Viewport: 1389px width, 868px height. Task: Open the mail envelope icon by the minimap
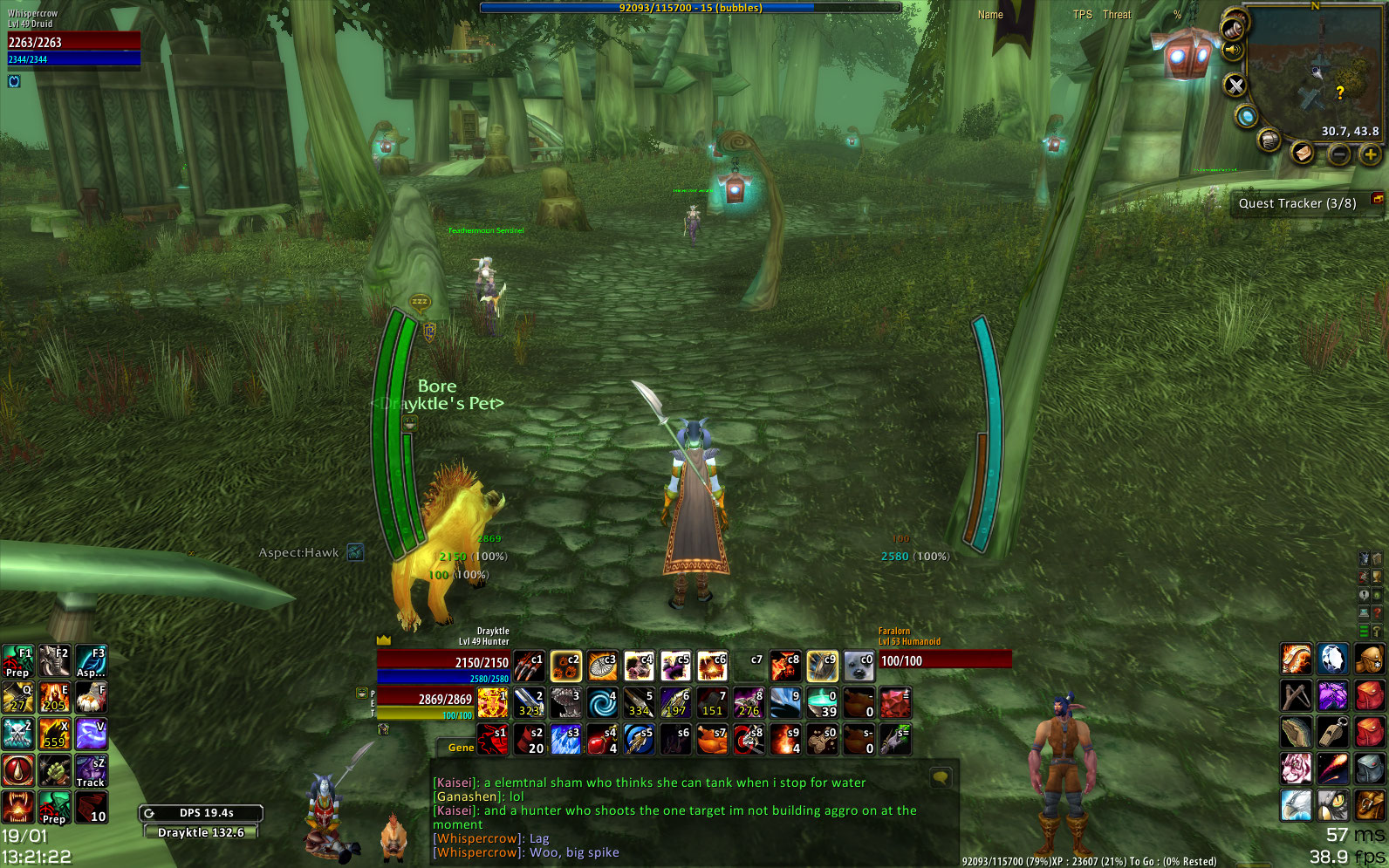(x=1302, y=153)
